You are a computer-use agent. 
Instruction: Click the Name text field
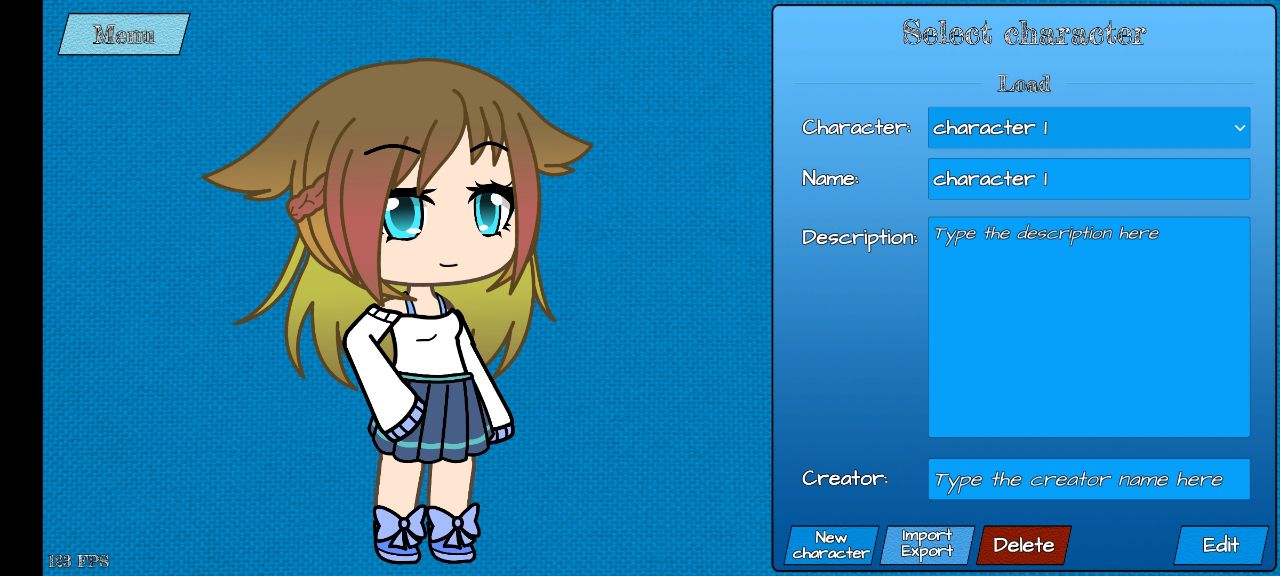tap(1088, 179)
